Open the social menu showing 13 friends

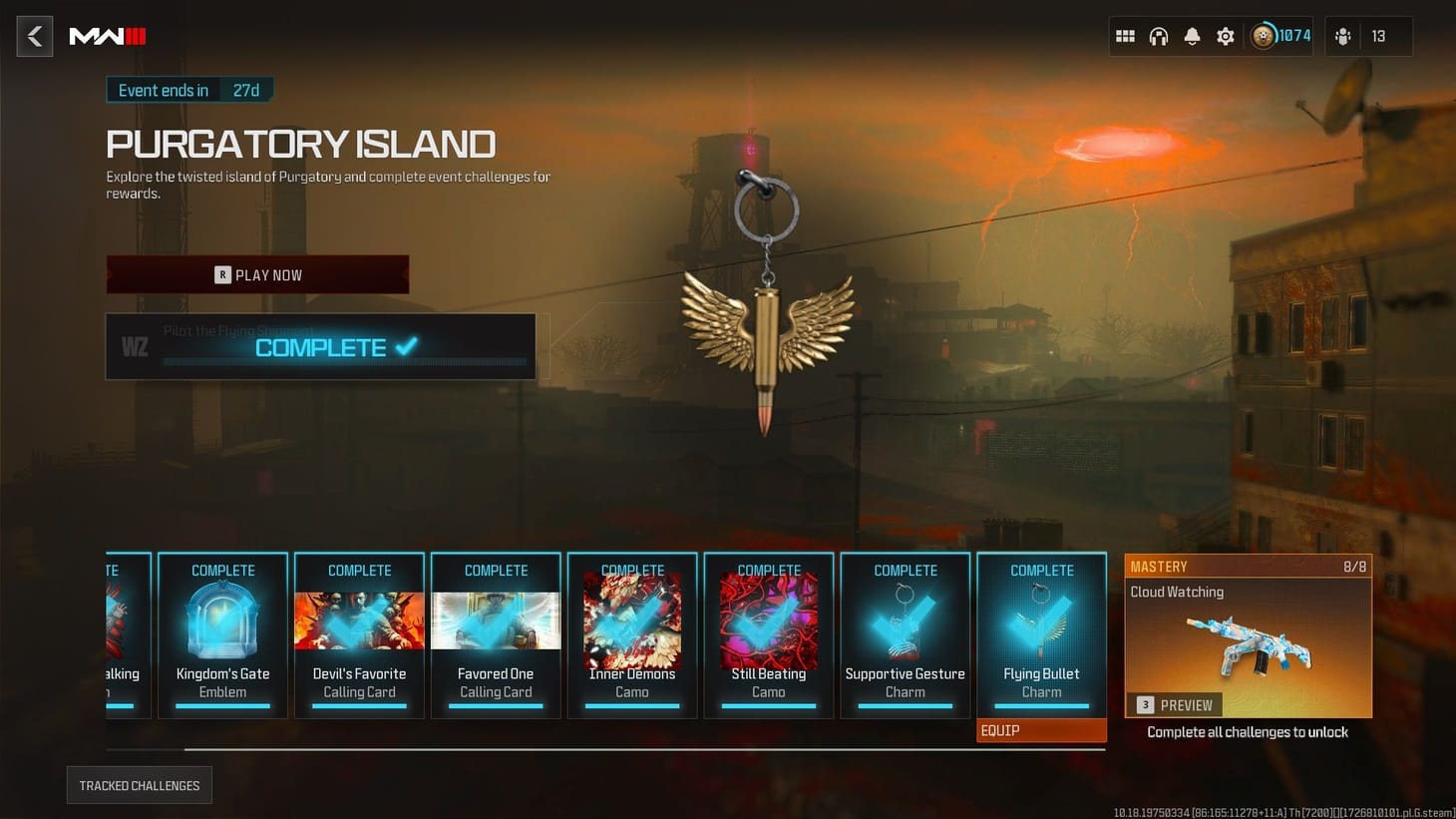pos(1343,36)
